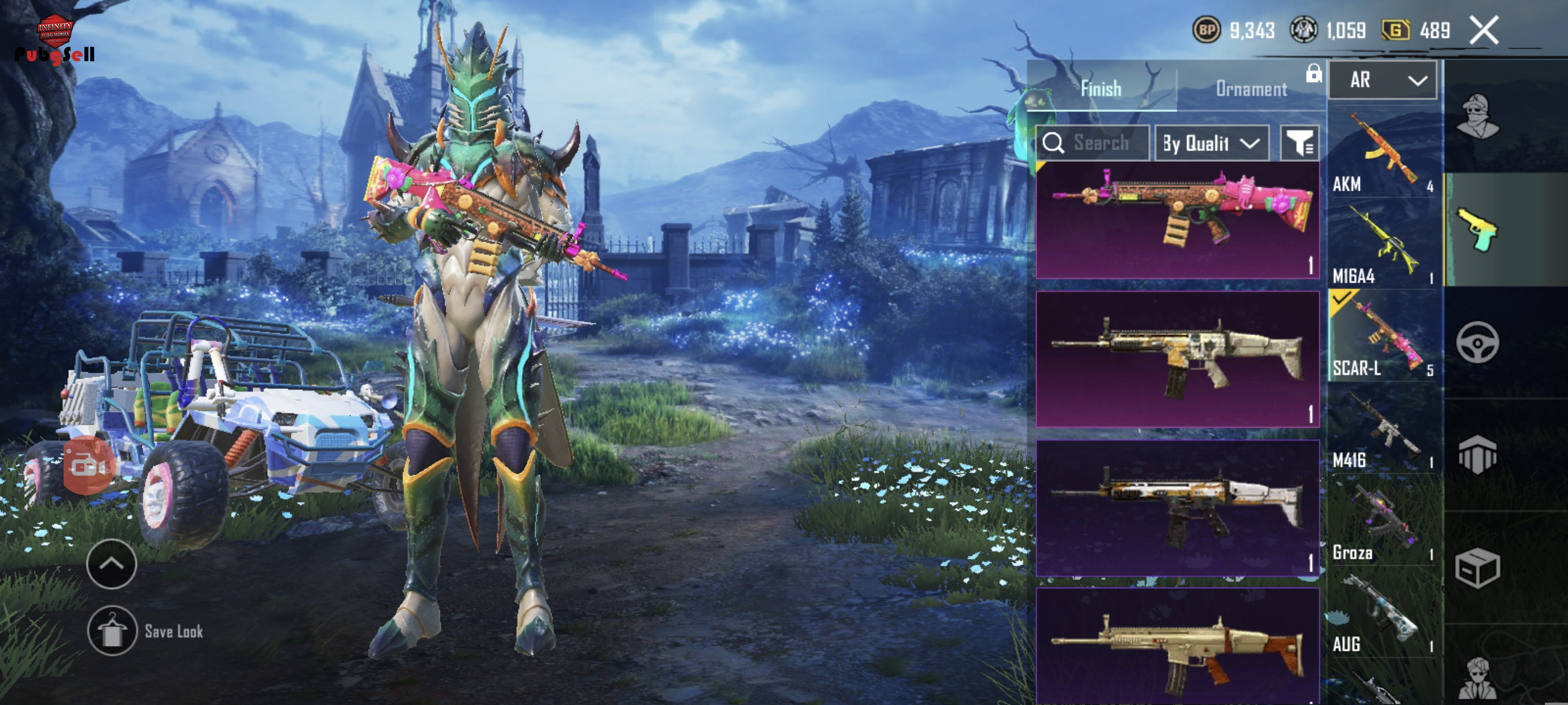Select the AKM weapon entry
Screen dimensions: 1568x705
(1383, 152)
